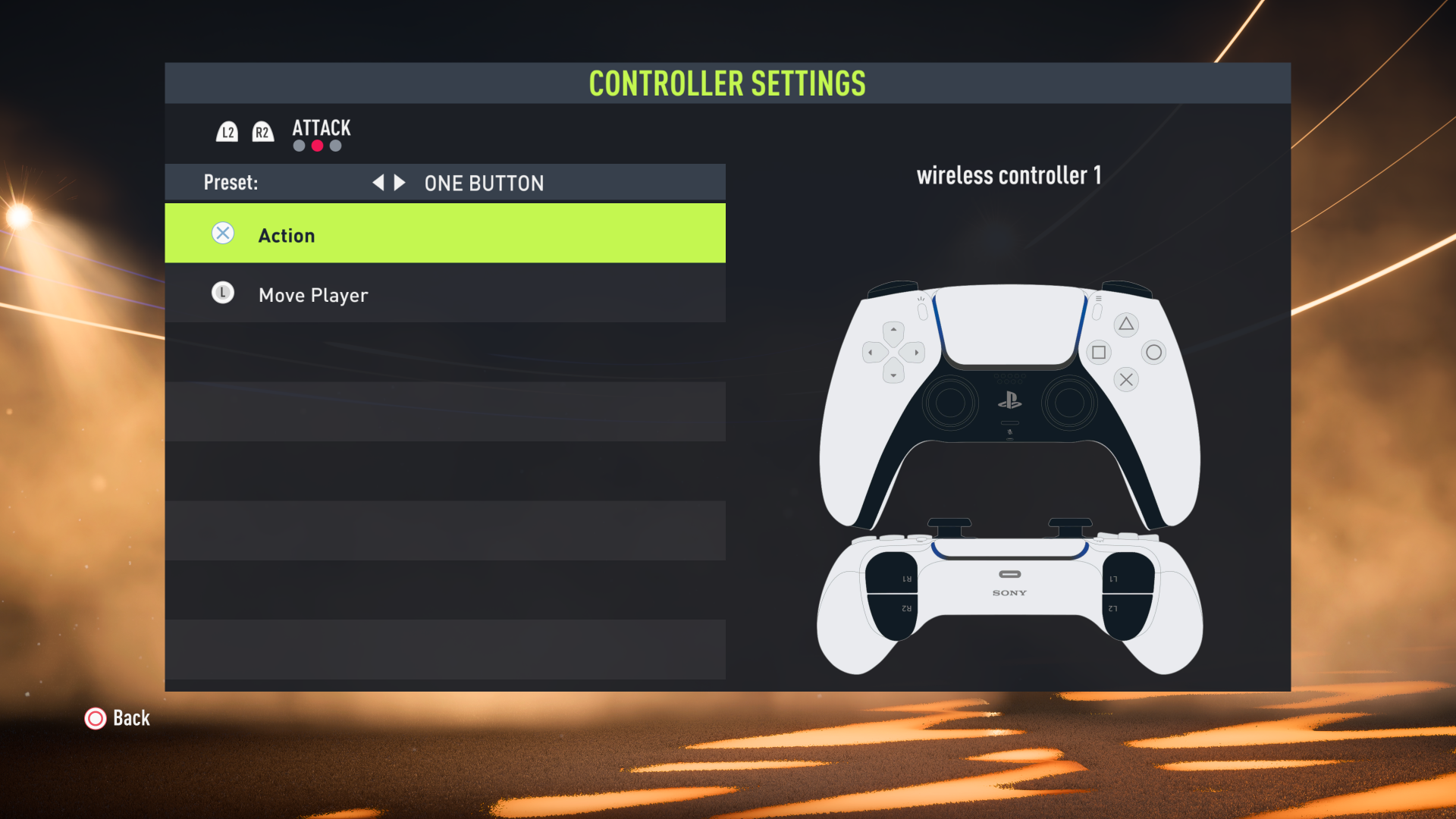Select the cross button icon next to Action
This screenshot has height=819, width=1456.
[x=222, y=234]
